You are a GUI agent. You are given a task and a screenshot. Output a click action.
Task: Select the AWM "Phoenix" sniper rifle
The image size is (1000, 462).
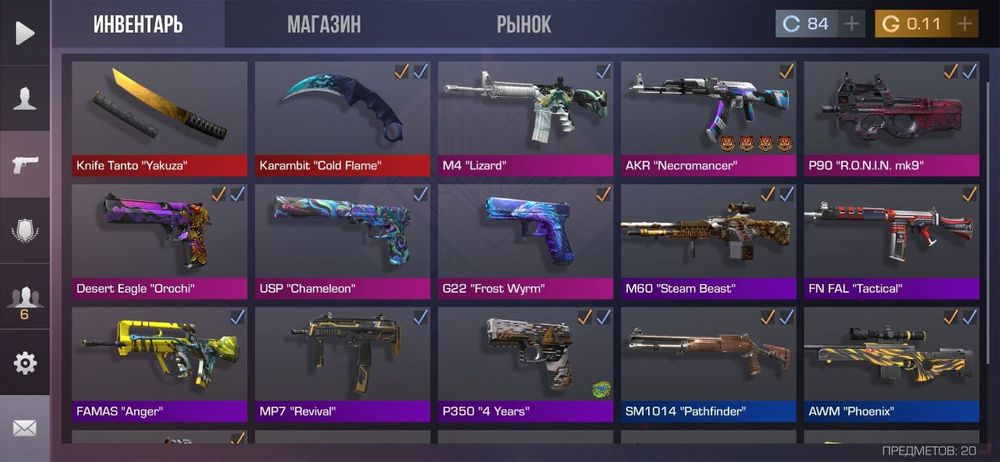click(892, 364)
